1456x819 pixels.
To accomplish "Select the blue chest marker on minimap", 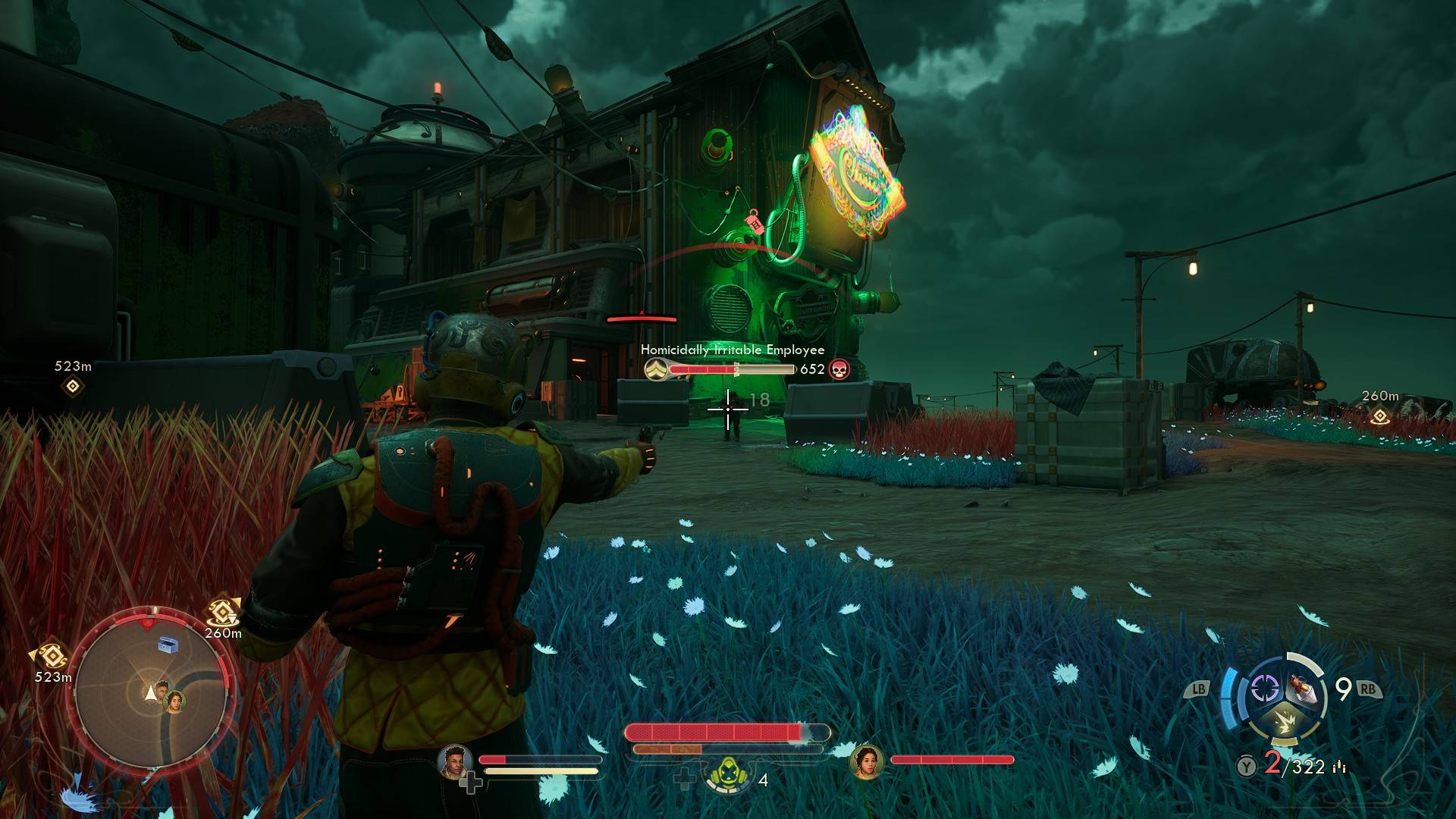I will click(168, 645).
